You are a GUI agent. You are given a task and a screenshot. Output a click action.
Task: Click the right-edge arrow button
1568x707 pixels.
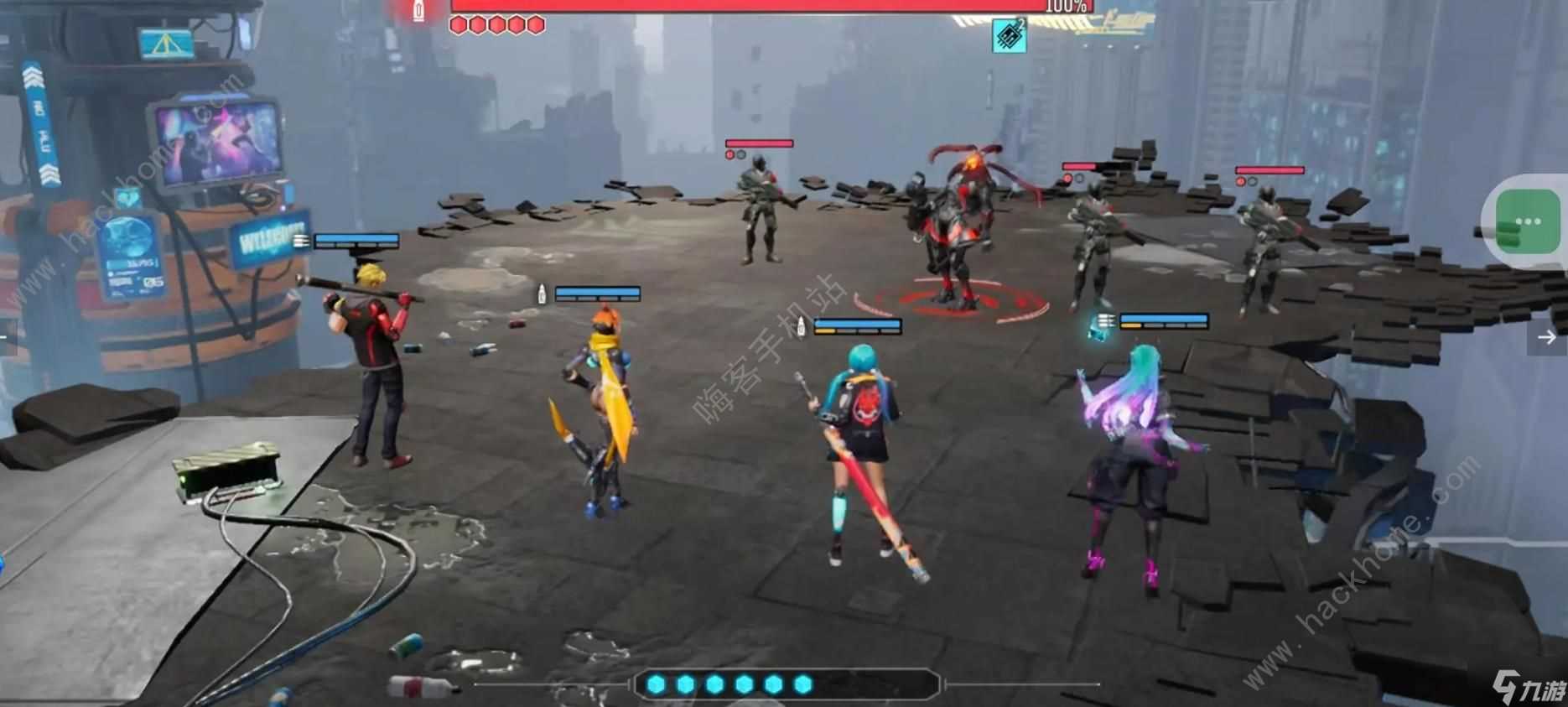[1547, 337]
